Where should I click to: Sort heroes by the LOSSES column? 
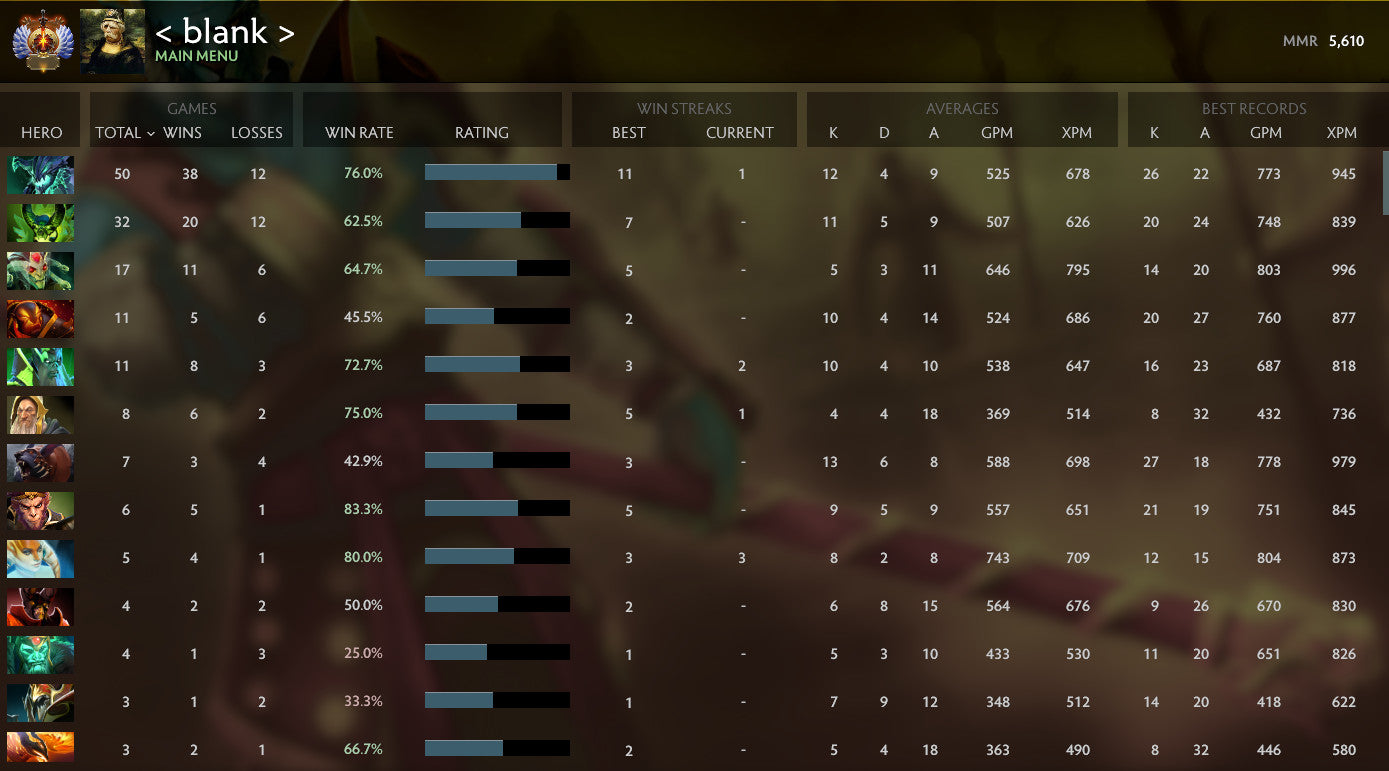click(x=257, y=133)
